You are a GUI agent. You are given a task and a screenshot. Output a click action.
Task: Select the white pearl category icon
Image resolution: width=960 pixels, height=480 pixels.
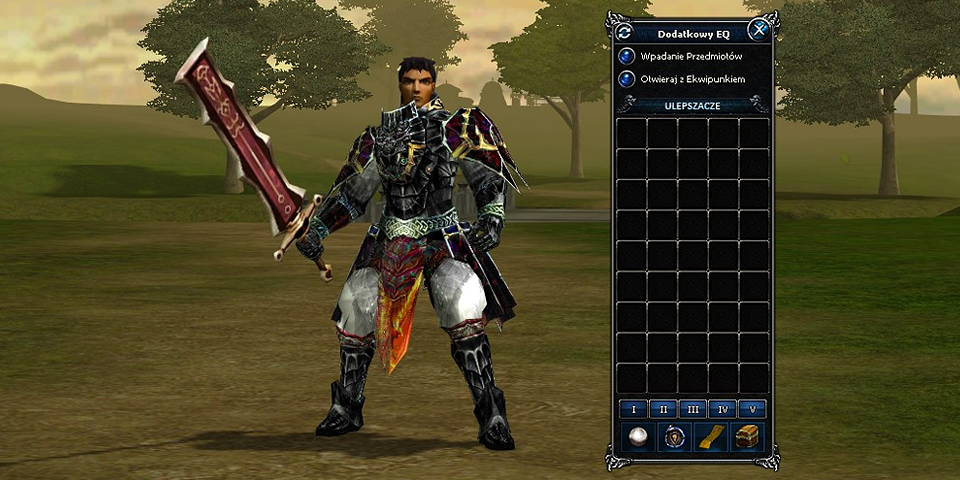pyautogui.click(x=636, y=436)
